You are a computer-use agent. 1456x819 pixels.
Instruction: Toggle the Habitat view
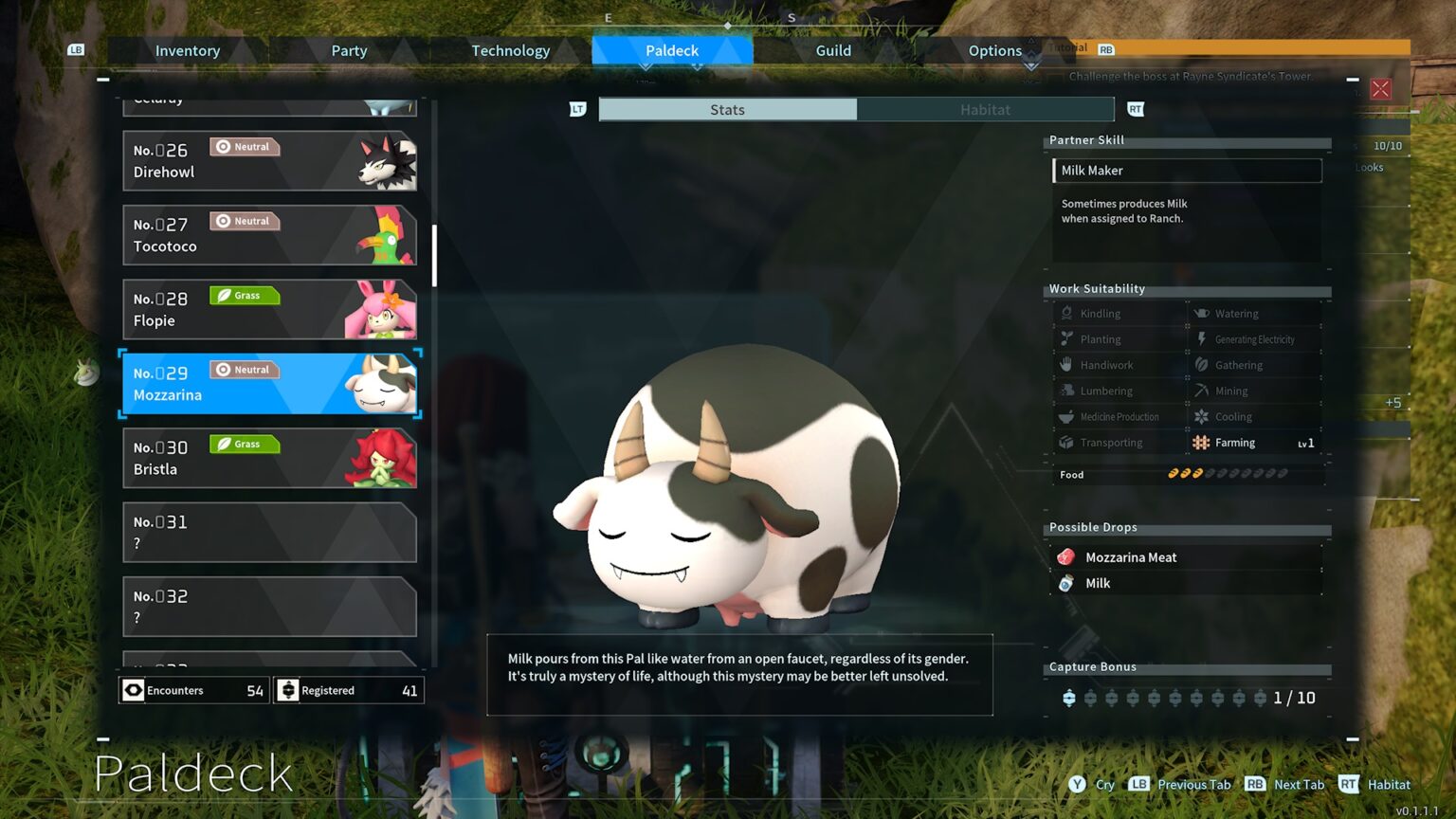pyautogui.click(x=986, y=109)
